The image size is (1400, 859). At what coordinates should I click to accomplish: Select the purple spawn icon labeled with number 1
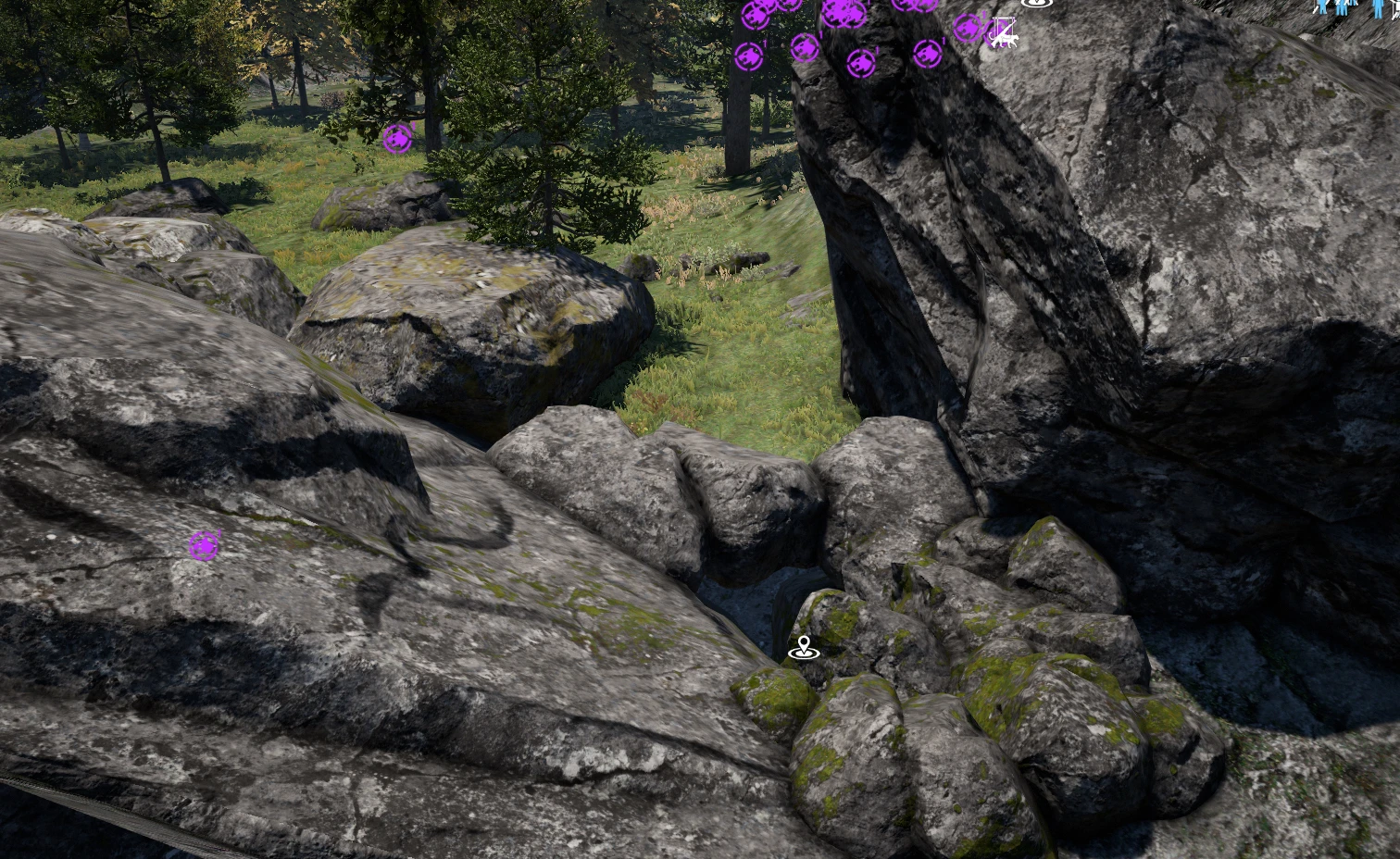point(929,55)
